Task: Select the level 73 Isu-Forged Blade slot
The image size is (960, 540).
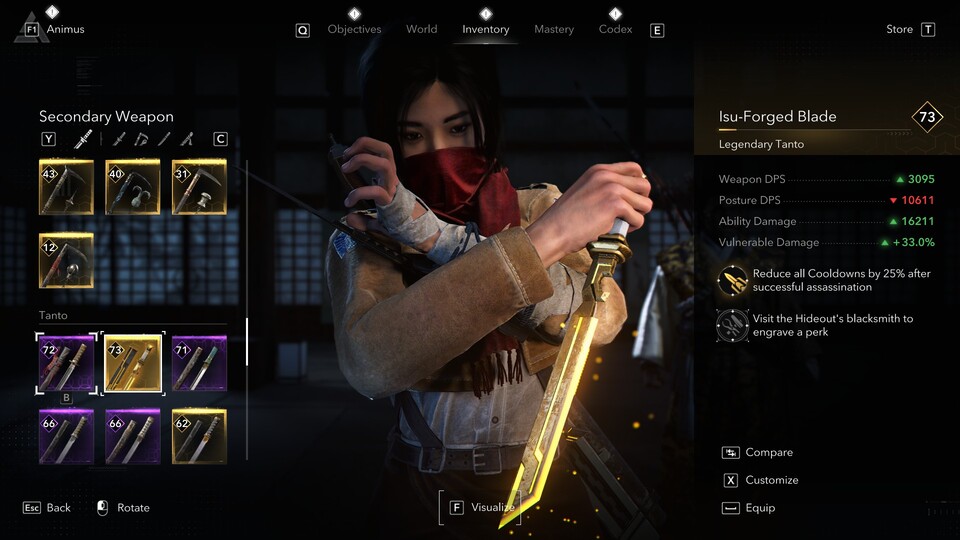Action: point(132,363)
